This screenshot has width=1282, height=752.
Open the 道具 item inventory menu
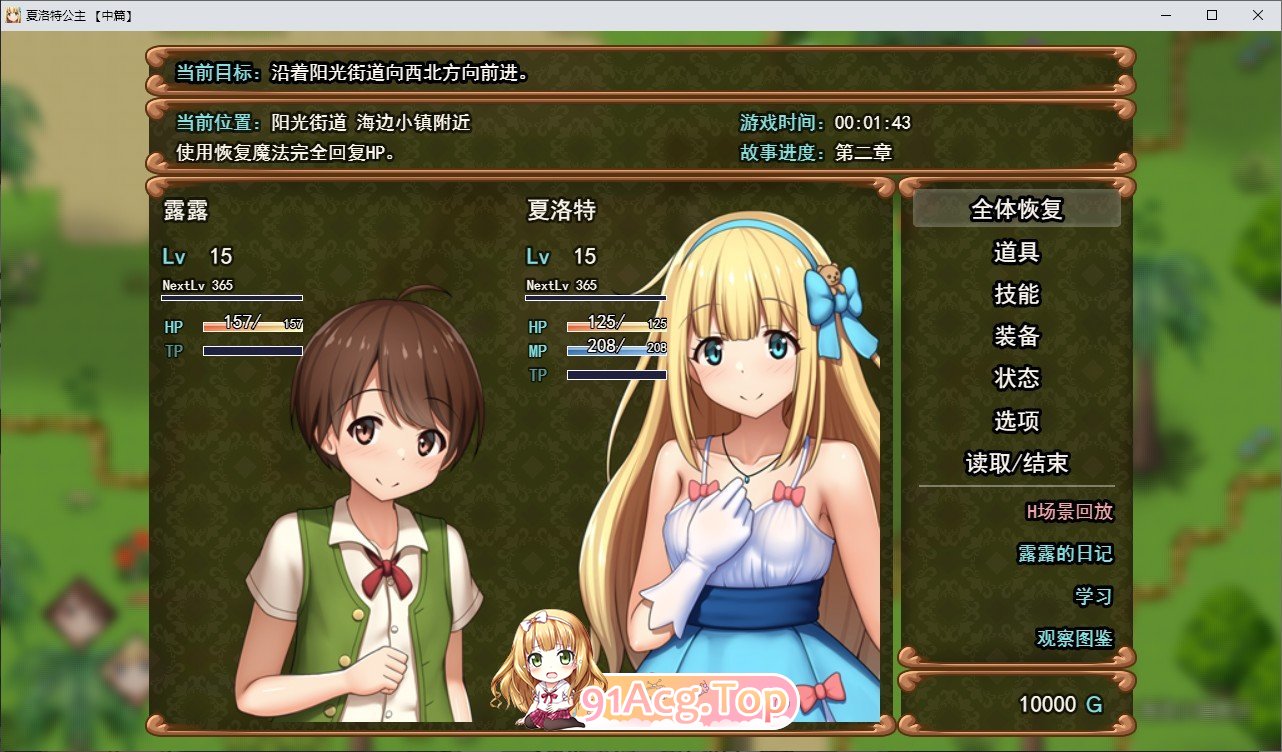1017,253
